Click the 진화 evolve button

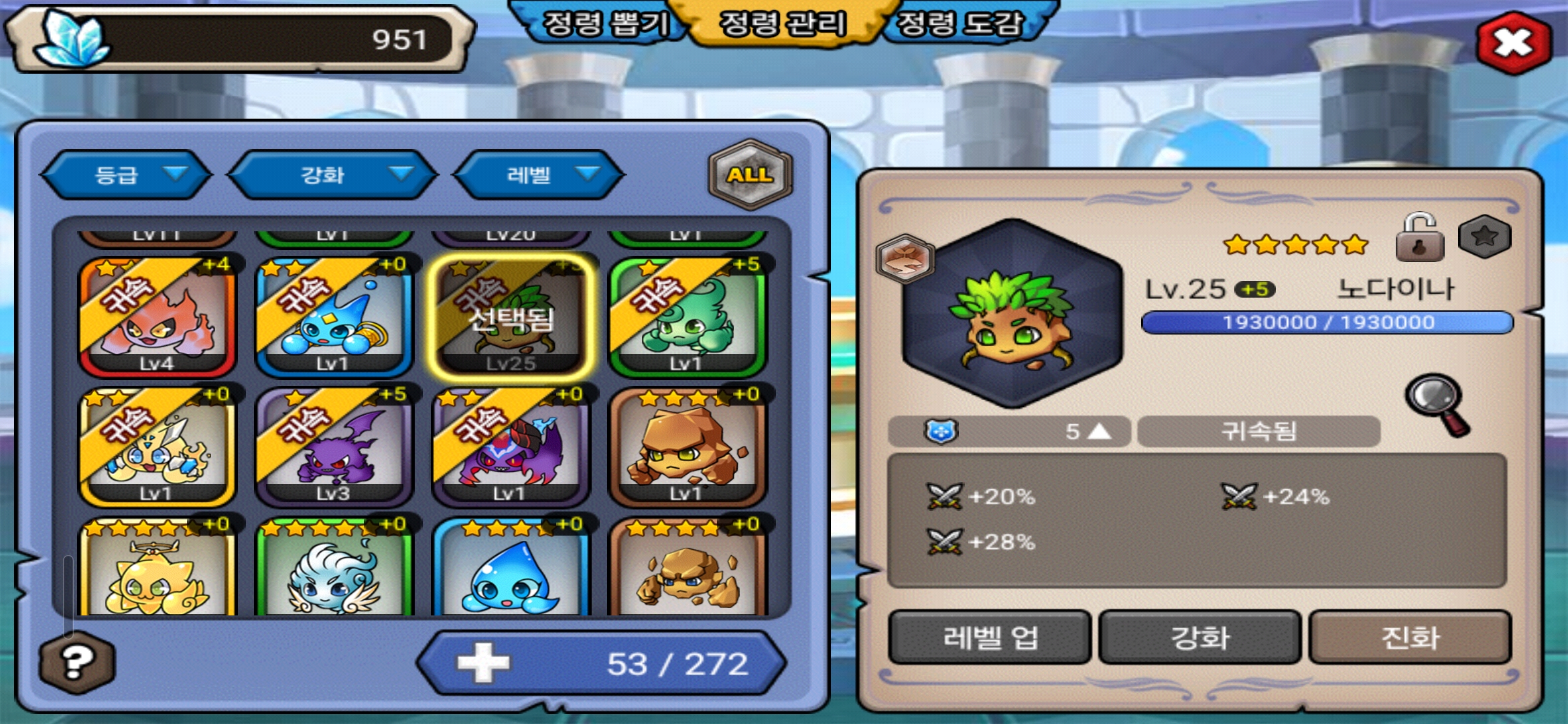pyautogui.click(x=1410, y=637)
